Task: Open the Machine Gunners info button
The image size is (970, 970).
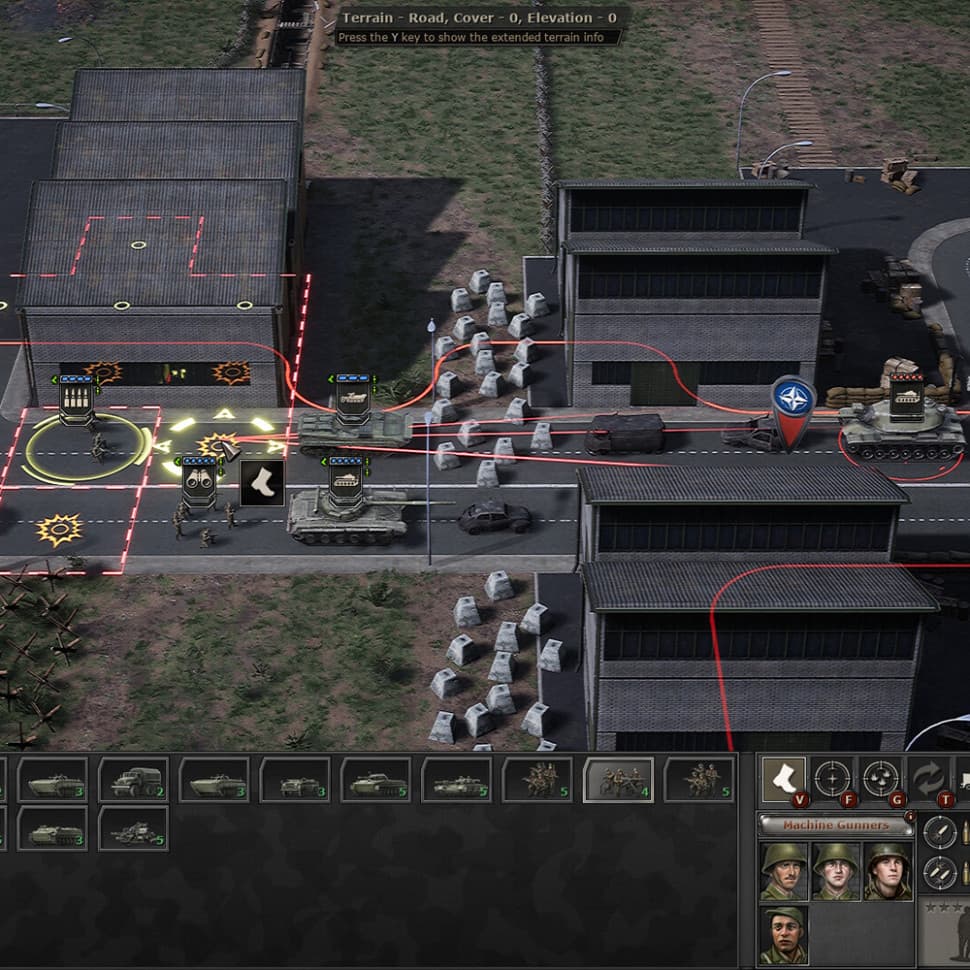Action: tap(909, 816)
